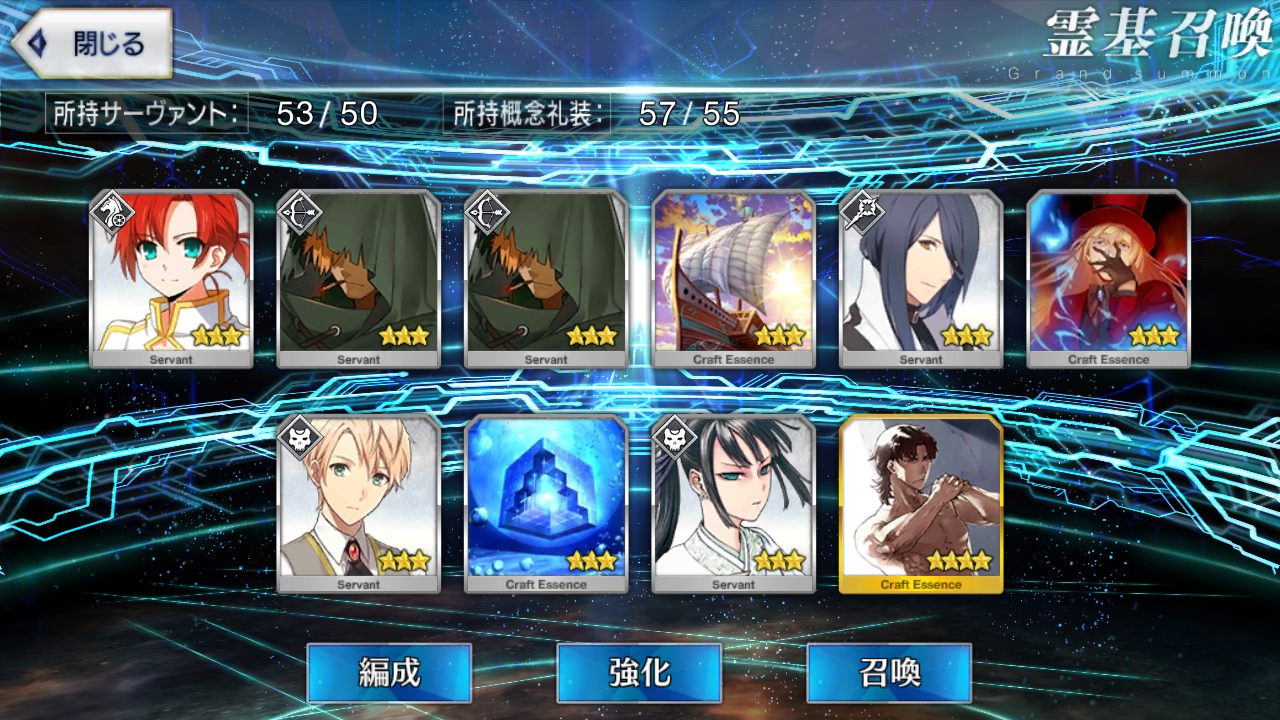Pick the dark-haired Caster servant card
The height and width of the screenshot is (720, 1280).
coord(921,278)
